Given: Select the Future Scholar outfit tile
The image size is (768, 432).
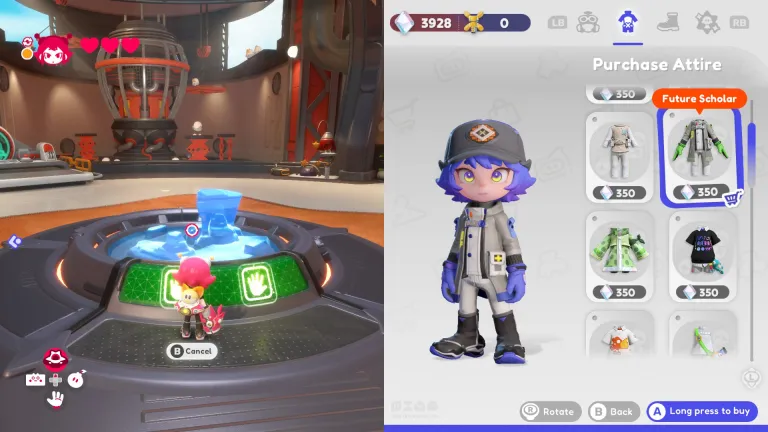Looking at the screenshot, I should coord(700,154).
